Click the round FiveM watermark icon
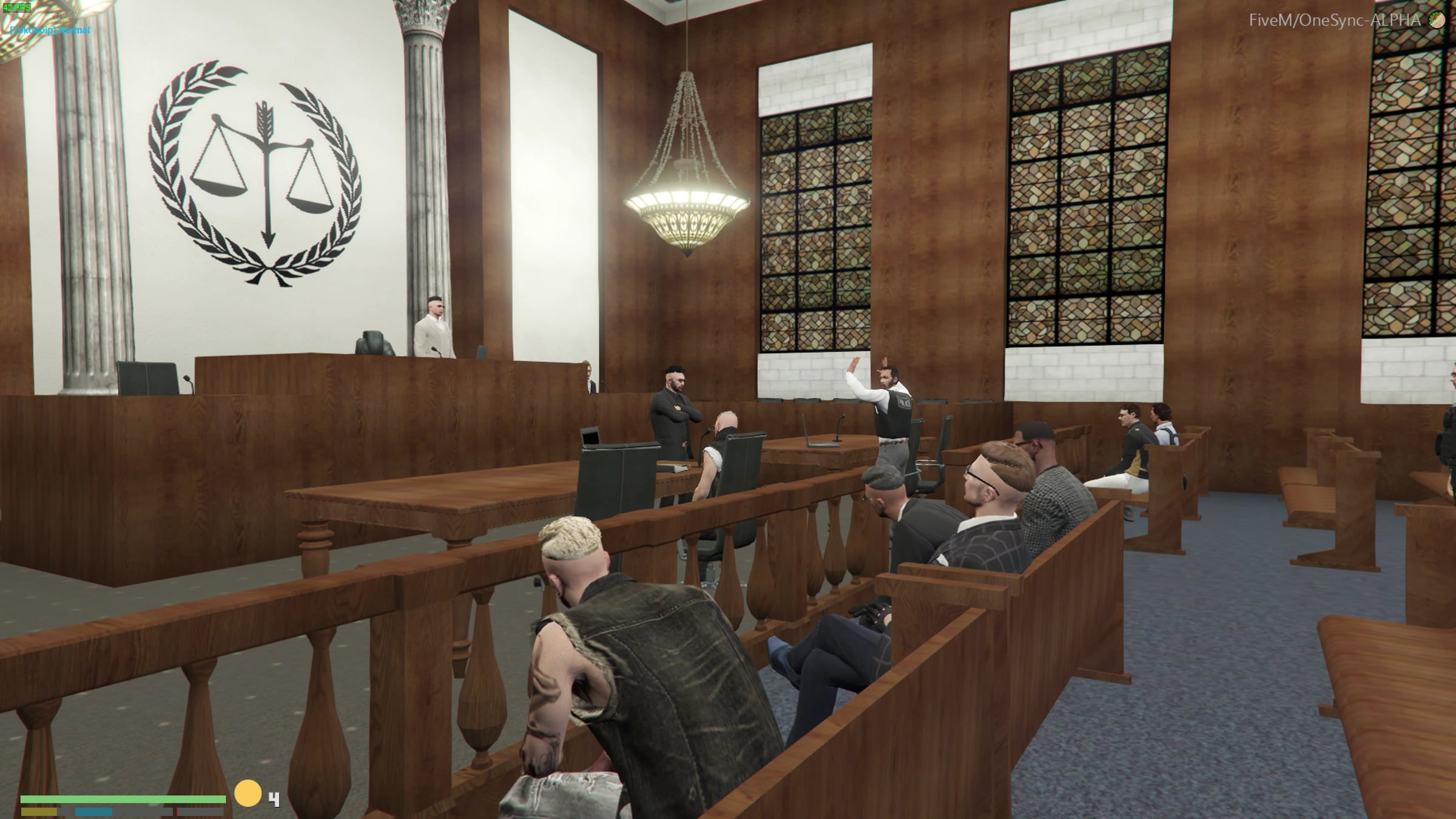The width and height of the screenshot is (1456, 819). (x=1436, y=20)
